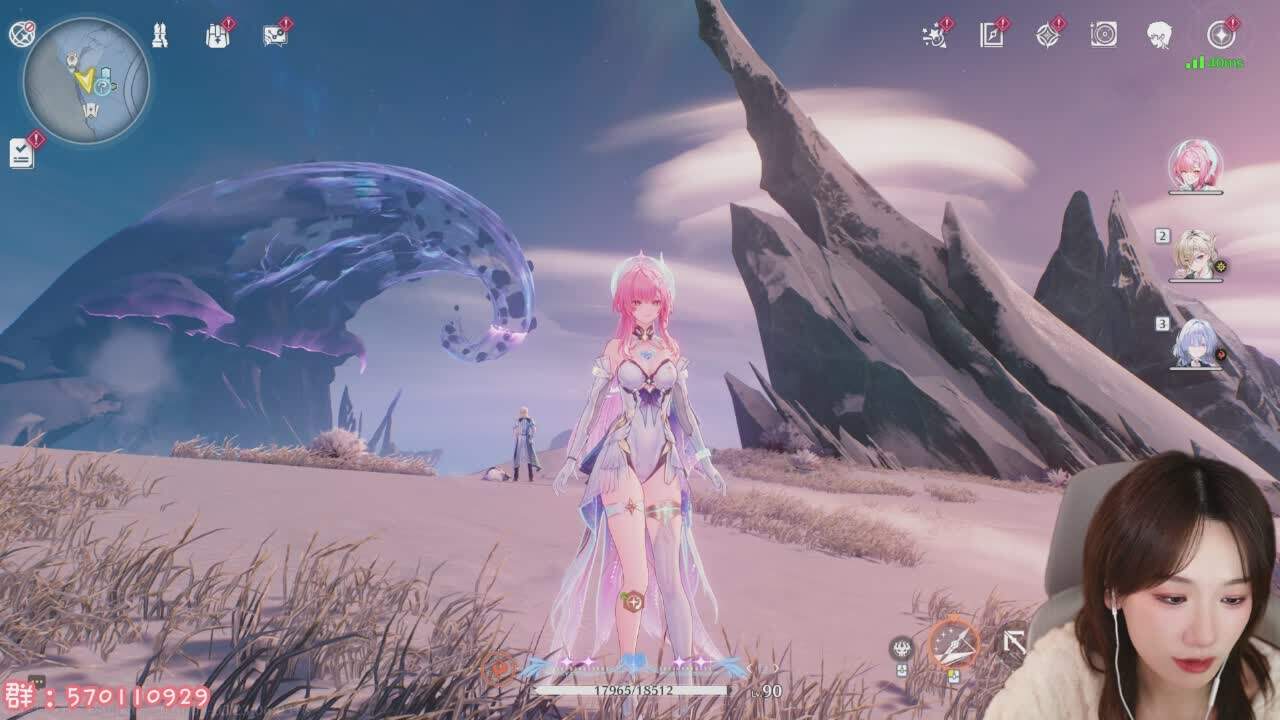Open the route map speech-bubble icon
1280x720 pixels.
tap(275, 36)
